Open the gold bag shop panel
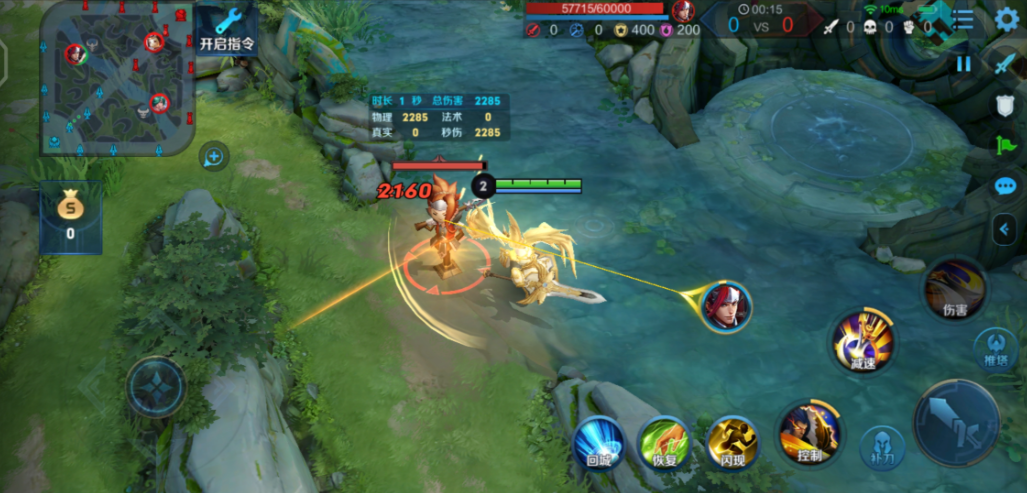Viewport: 1027px width, 493px height. point(70,216)
